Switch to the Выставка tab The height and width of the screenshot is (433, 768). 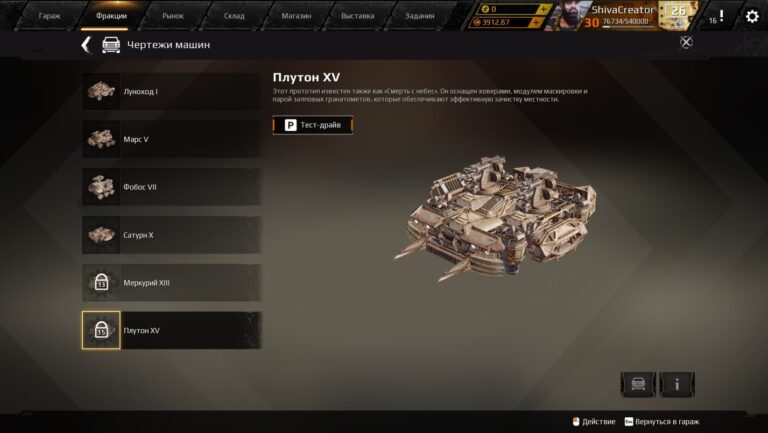[357, 16]
